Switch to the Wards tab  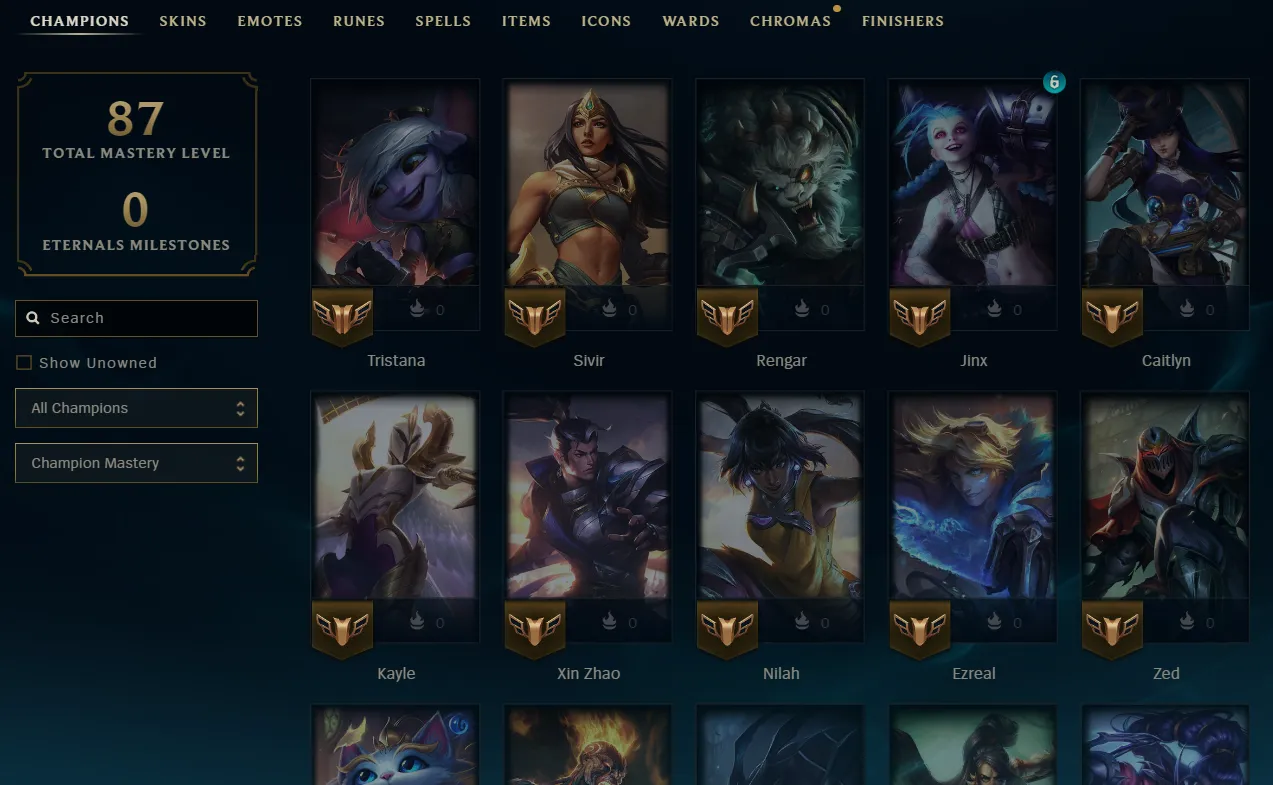click(x=691, y=21)
